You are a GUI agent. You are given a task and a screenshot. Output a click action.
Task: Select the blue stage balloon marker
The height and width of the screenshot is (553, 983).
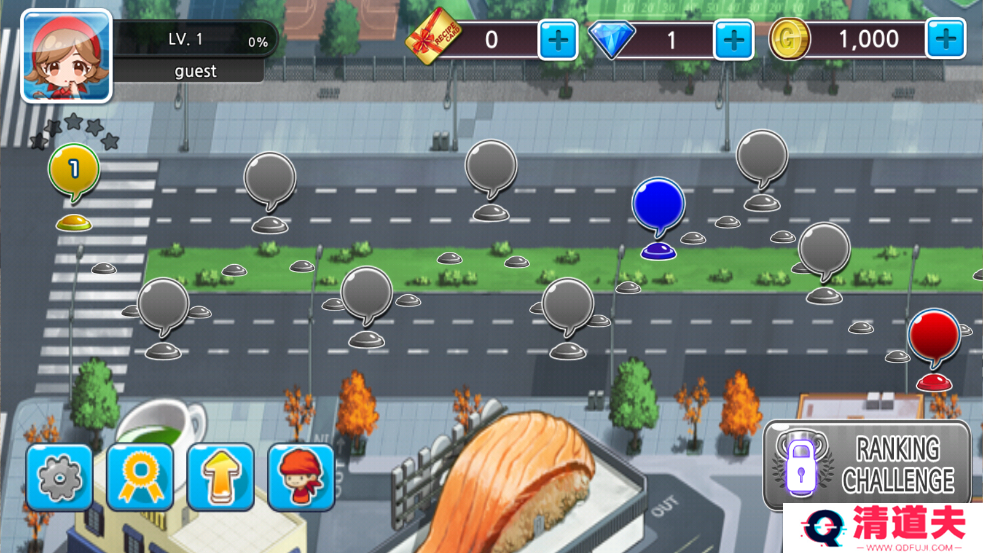[658, 205]
